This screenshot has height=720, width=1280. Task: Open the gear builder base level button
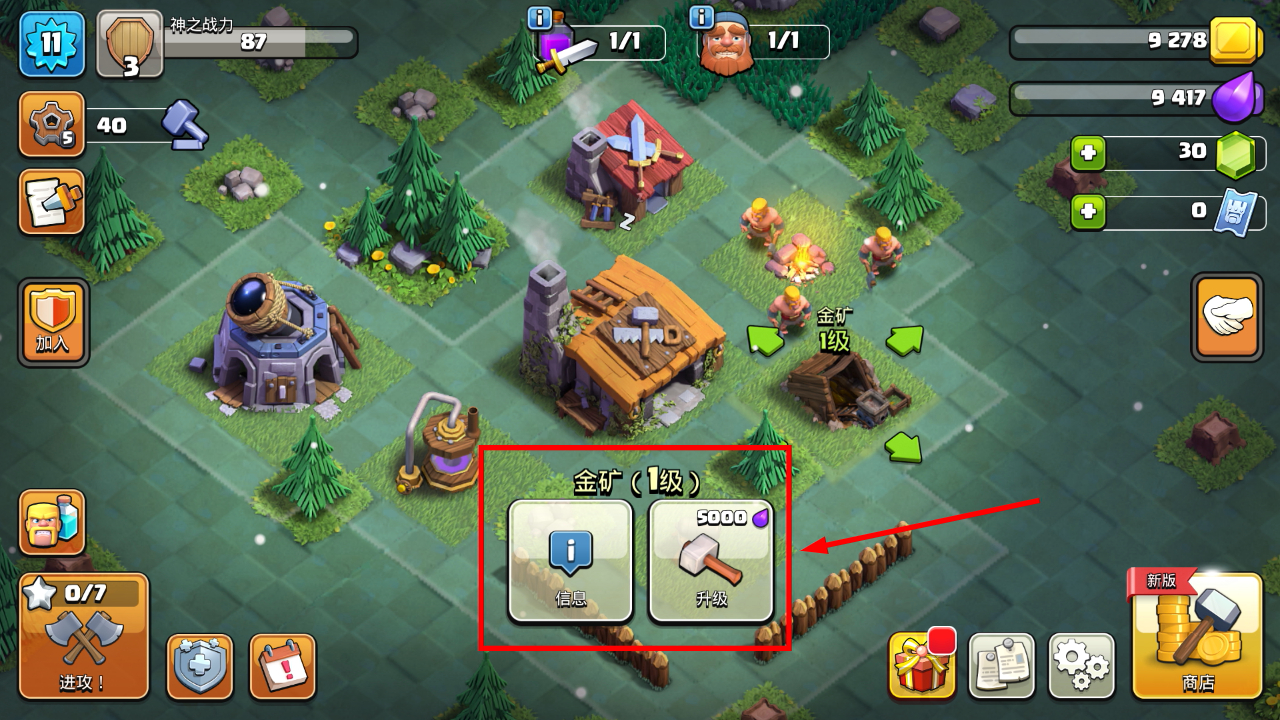51,124
